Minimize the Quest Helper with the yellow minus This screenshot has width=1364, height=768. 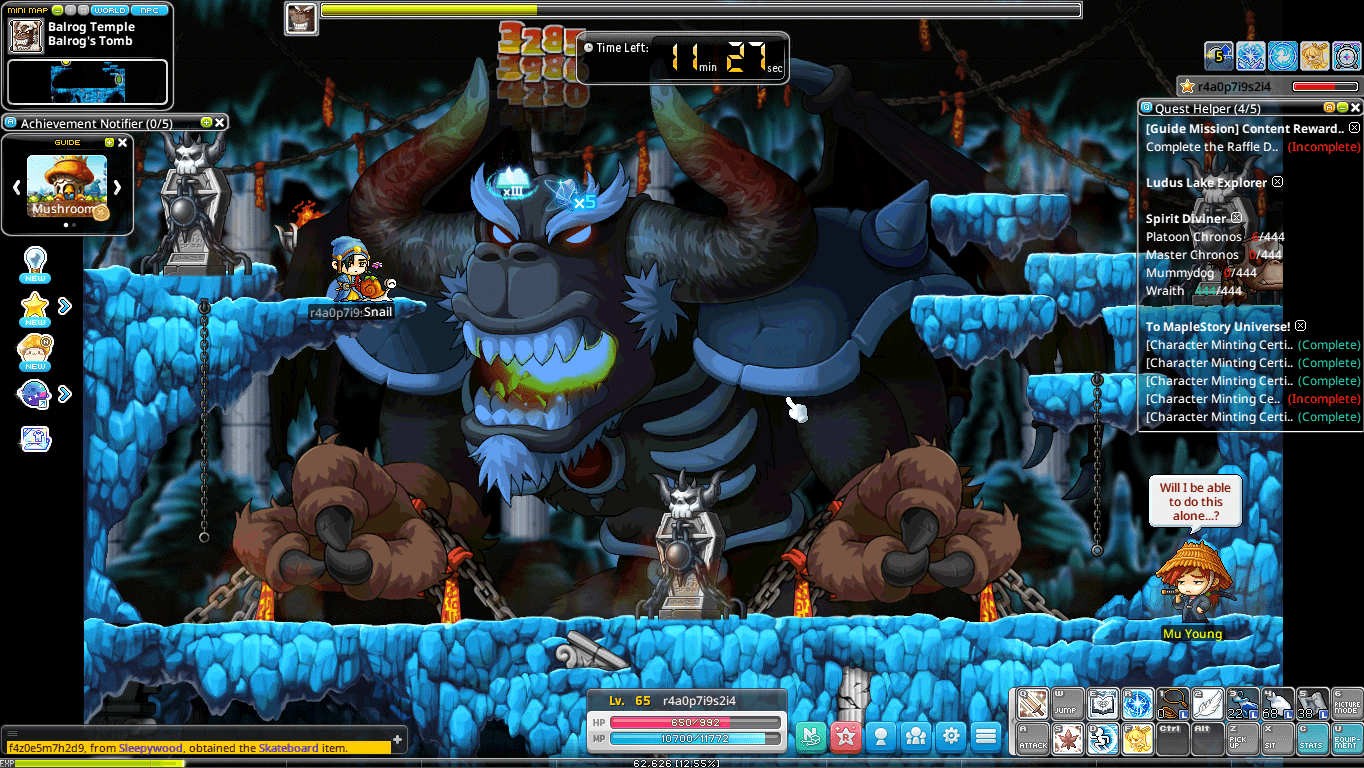[x=1342, y=107]
